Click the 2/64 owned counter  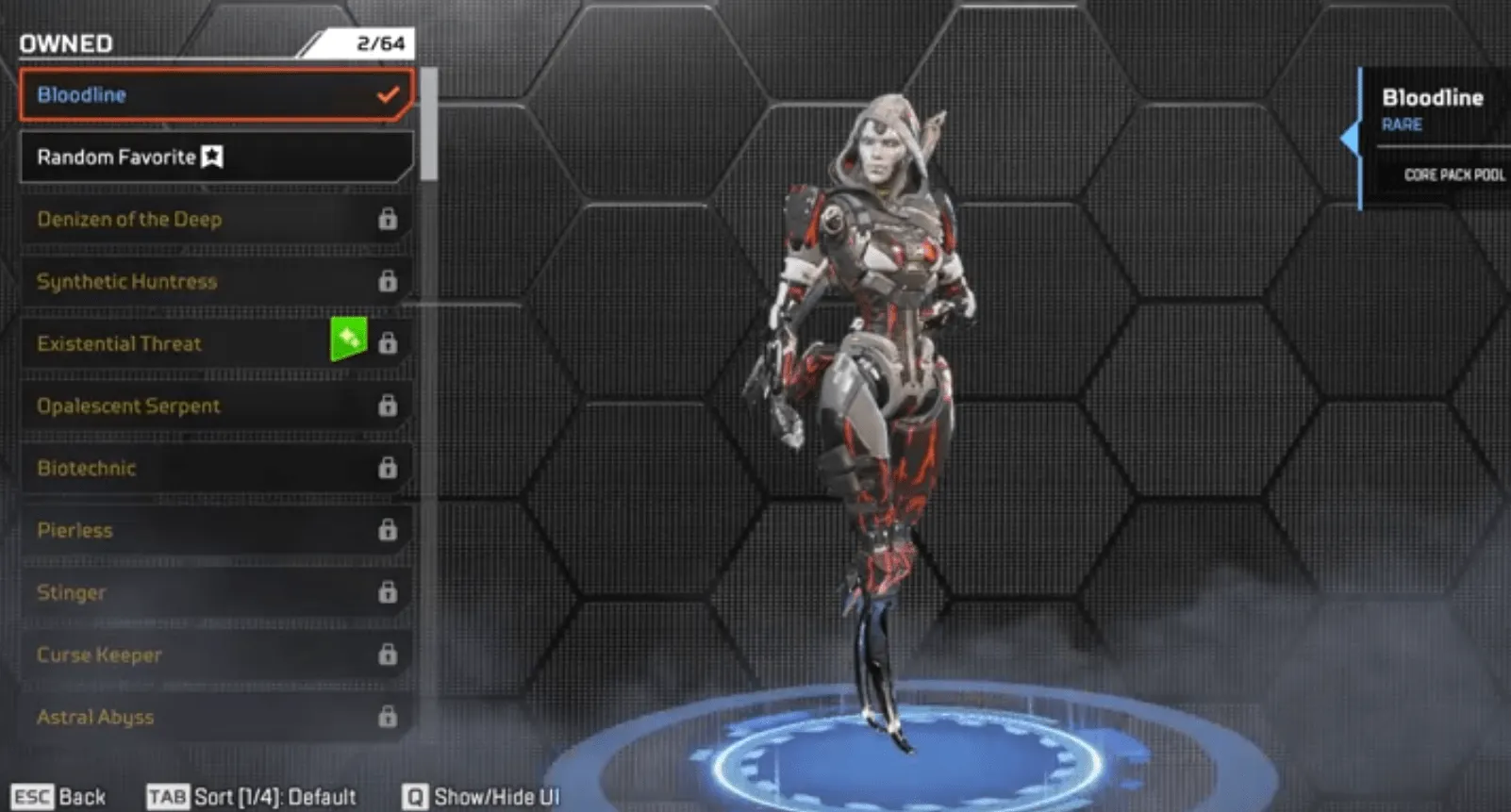tap(374, 42)
